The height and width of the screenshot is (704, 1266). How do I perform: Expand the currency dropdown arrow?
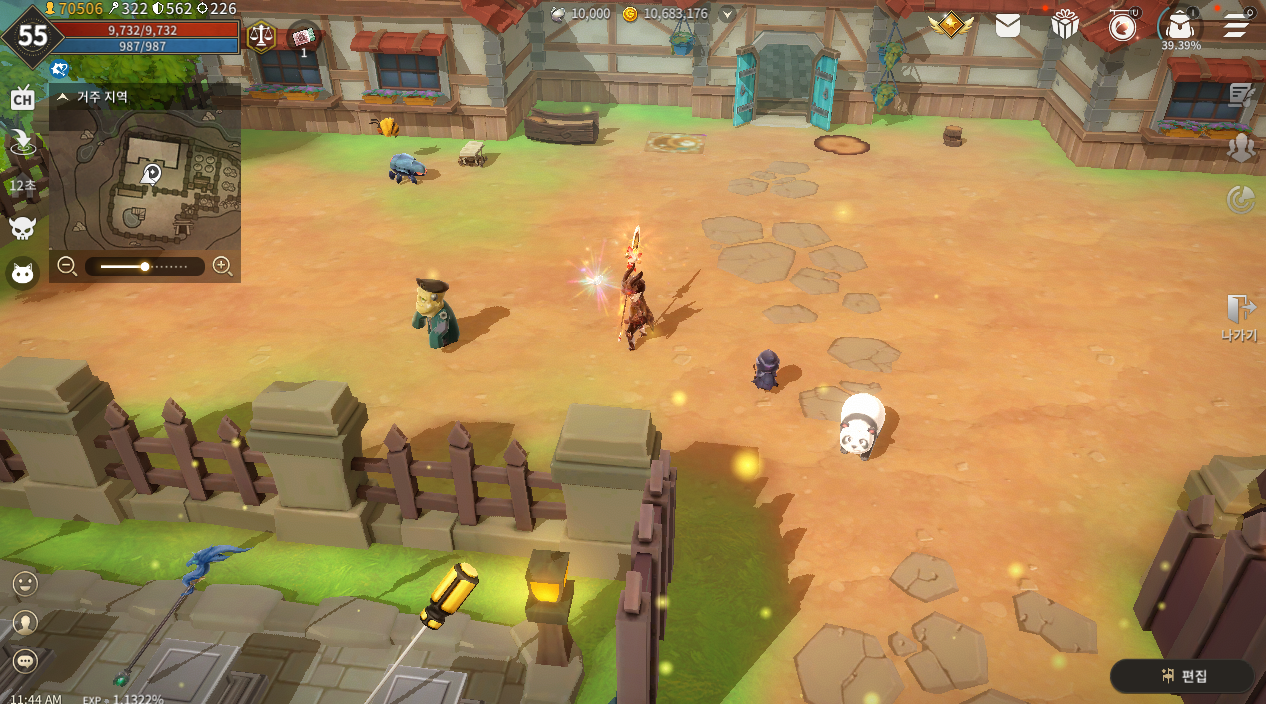[728, 14]
